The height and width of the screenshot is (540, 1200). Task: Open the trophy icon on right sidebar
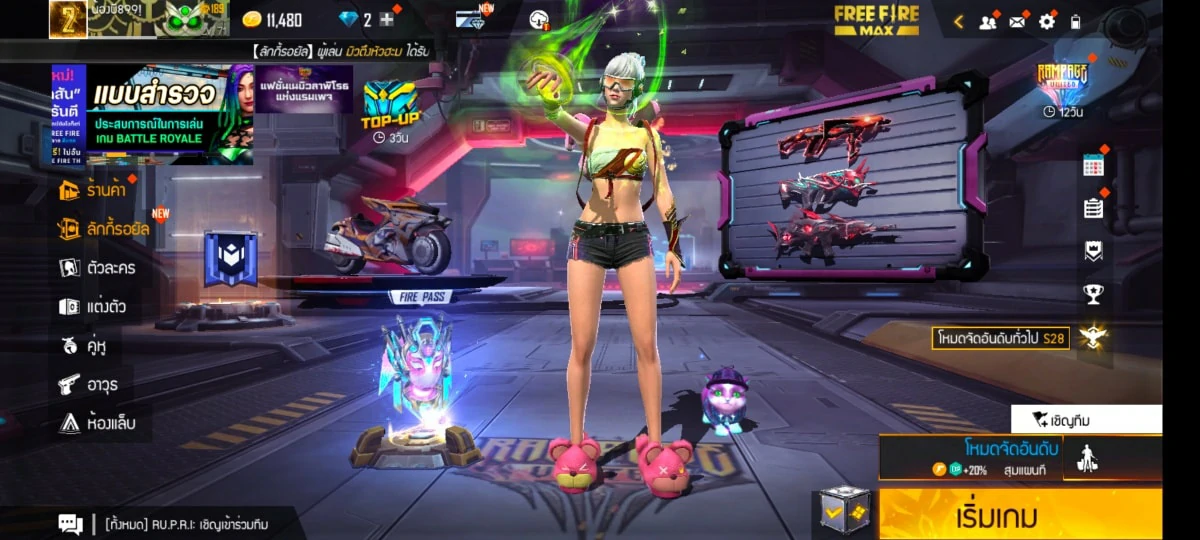1093,294
